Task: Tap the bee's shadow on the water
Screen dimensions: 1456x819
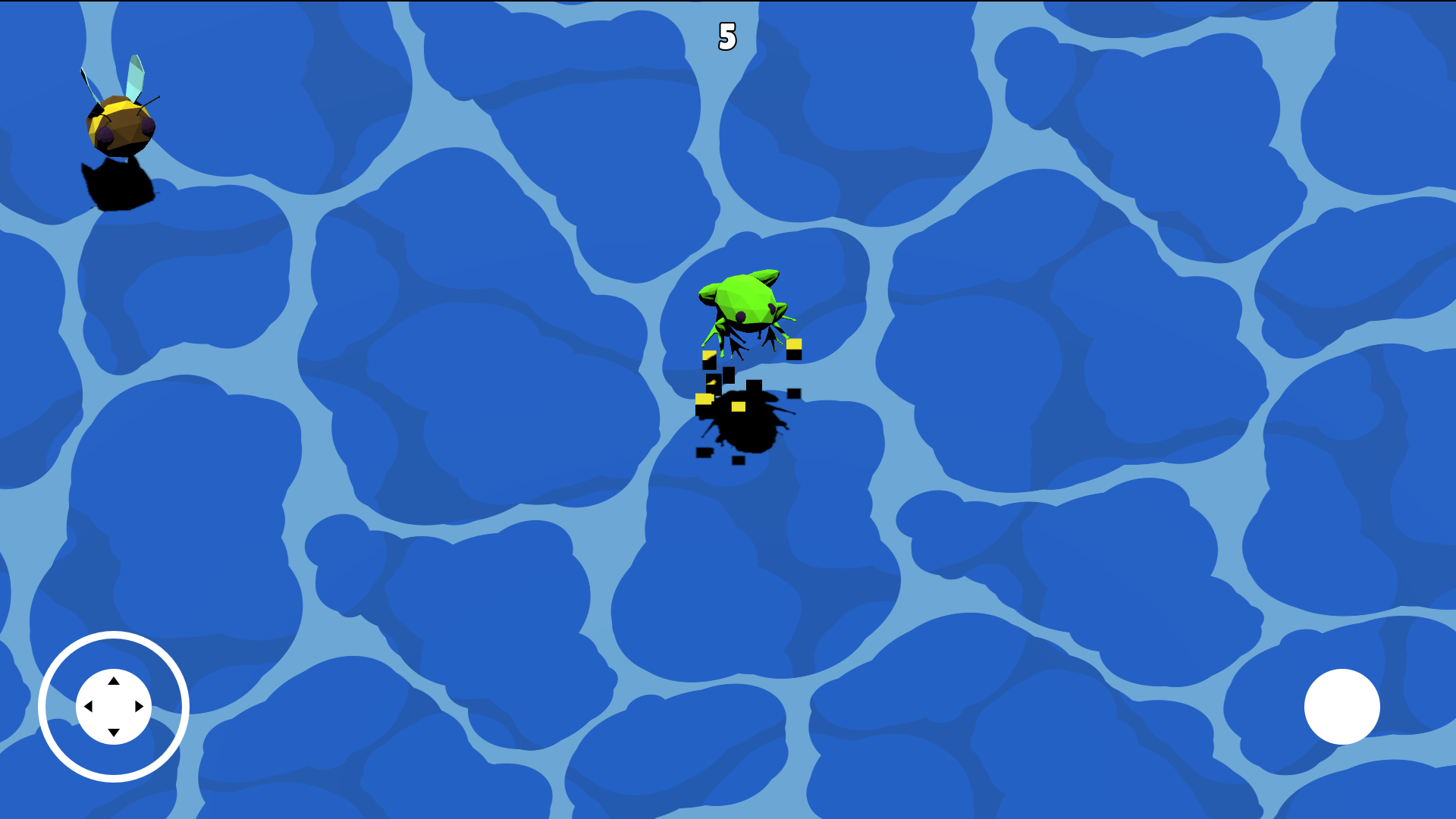Action: 119,184
